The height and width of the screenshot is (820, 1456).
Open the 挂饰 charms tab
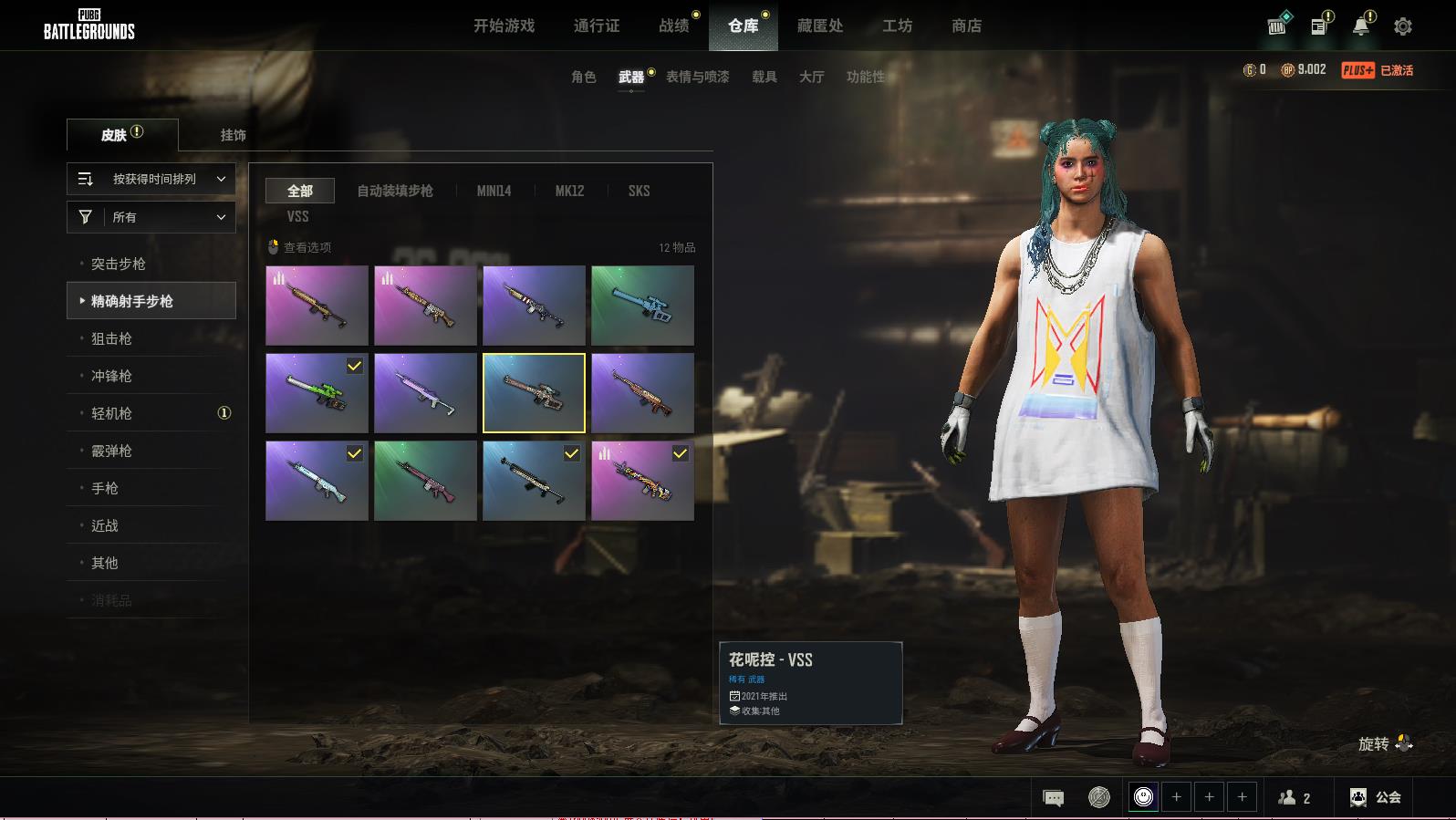click(233, 135)
